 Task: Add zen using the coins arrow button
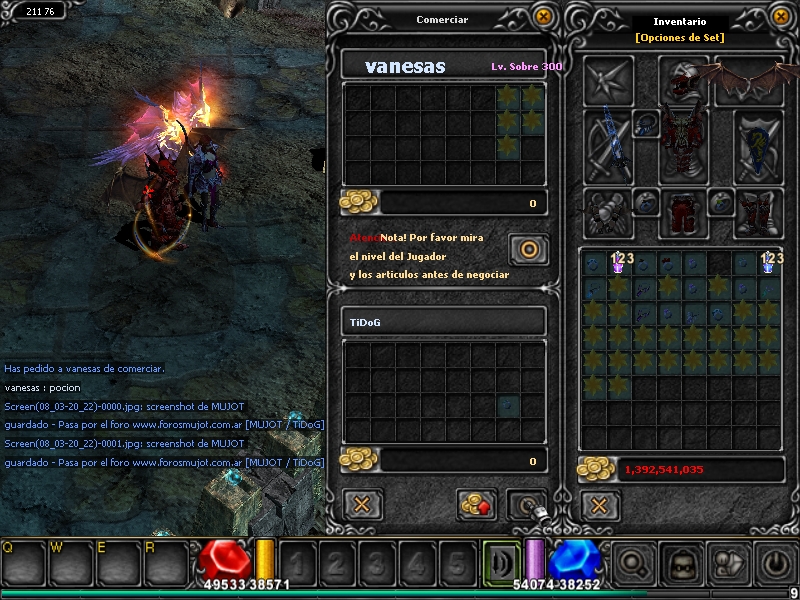click(478, 505)
